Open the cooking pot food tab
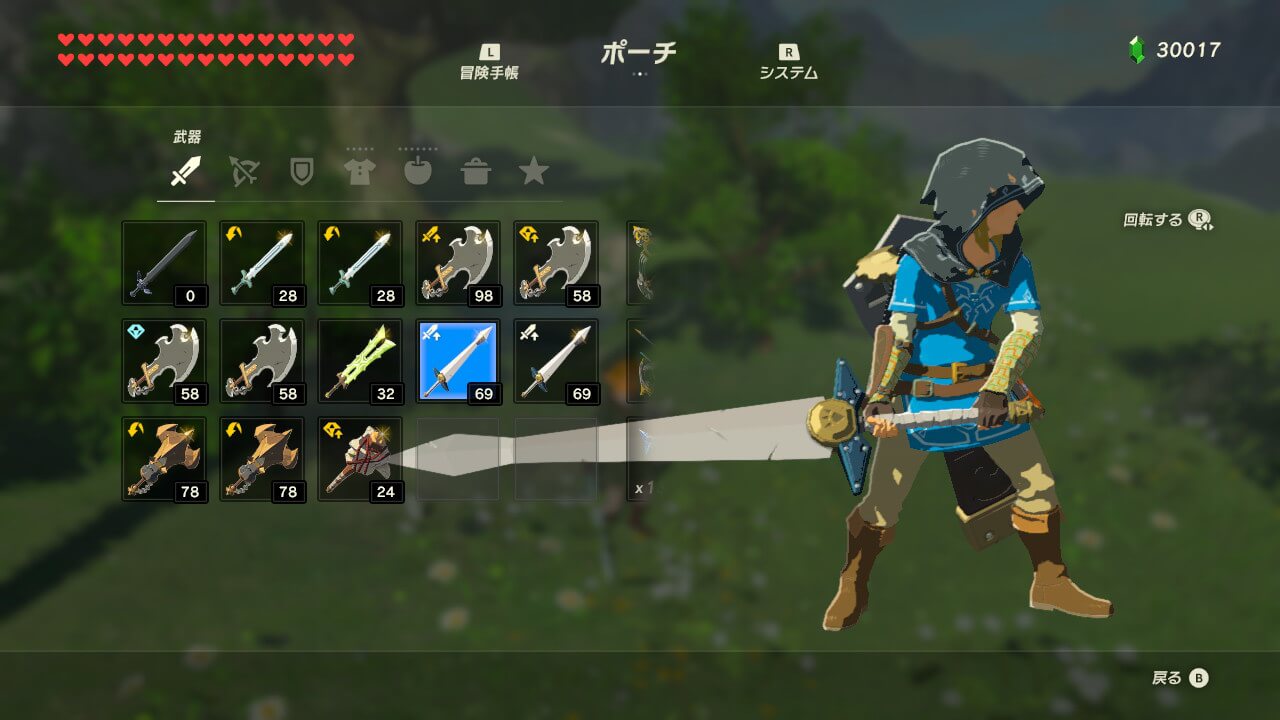 coord(475,172)
